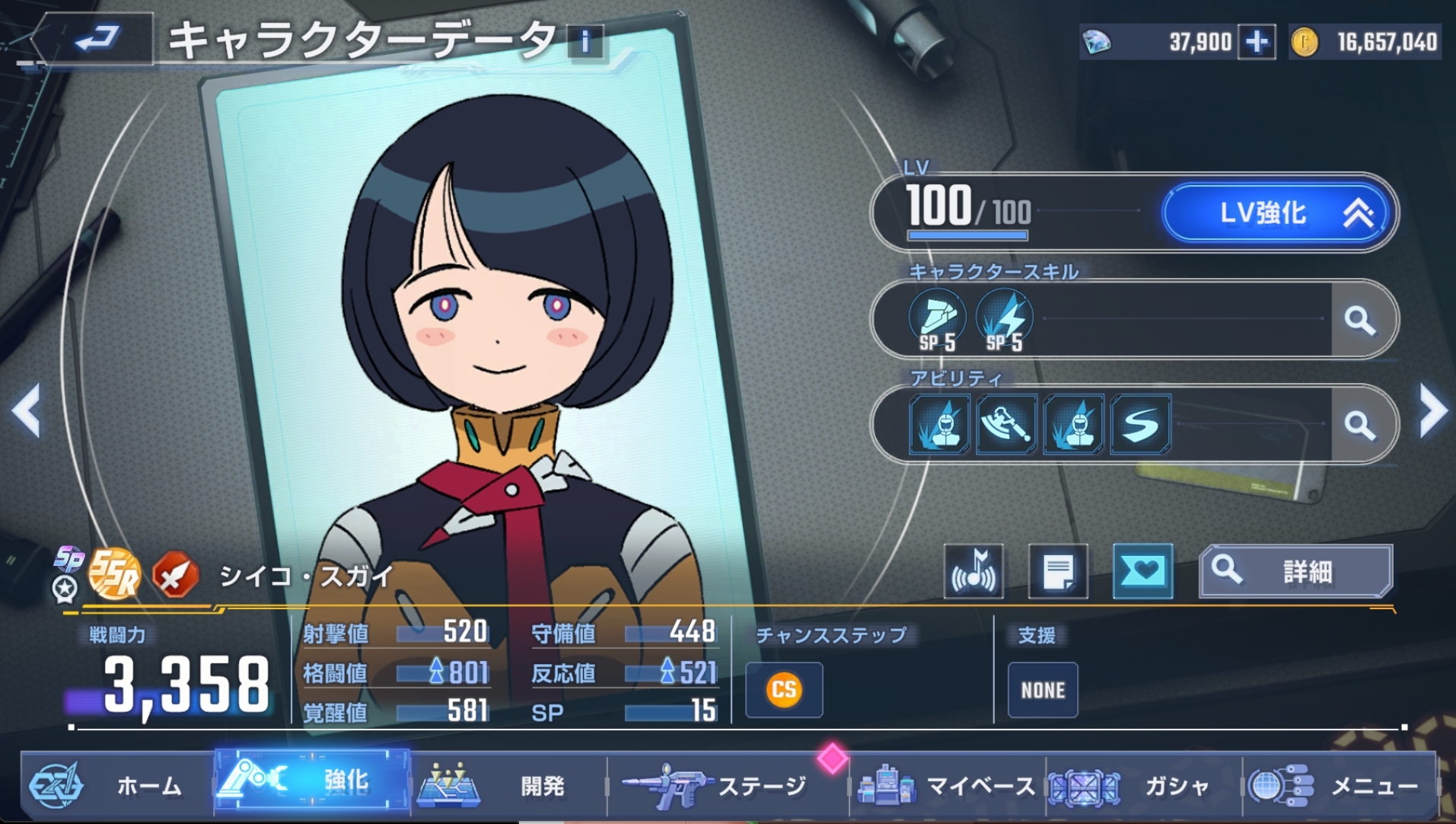This screenshot has height=824, width=1456.
Task: Inspect character skills with the magnifier button
Action: coord(1360,320)
